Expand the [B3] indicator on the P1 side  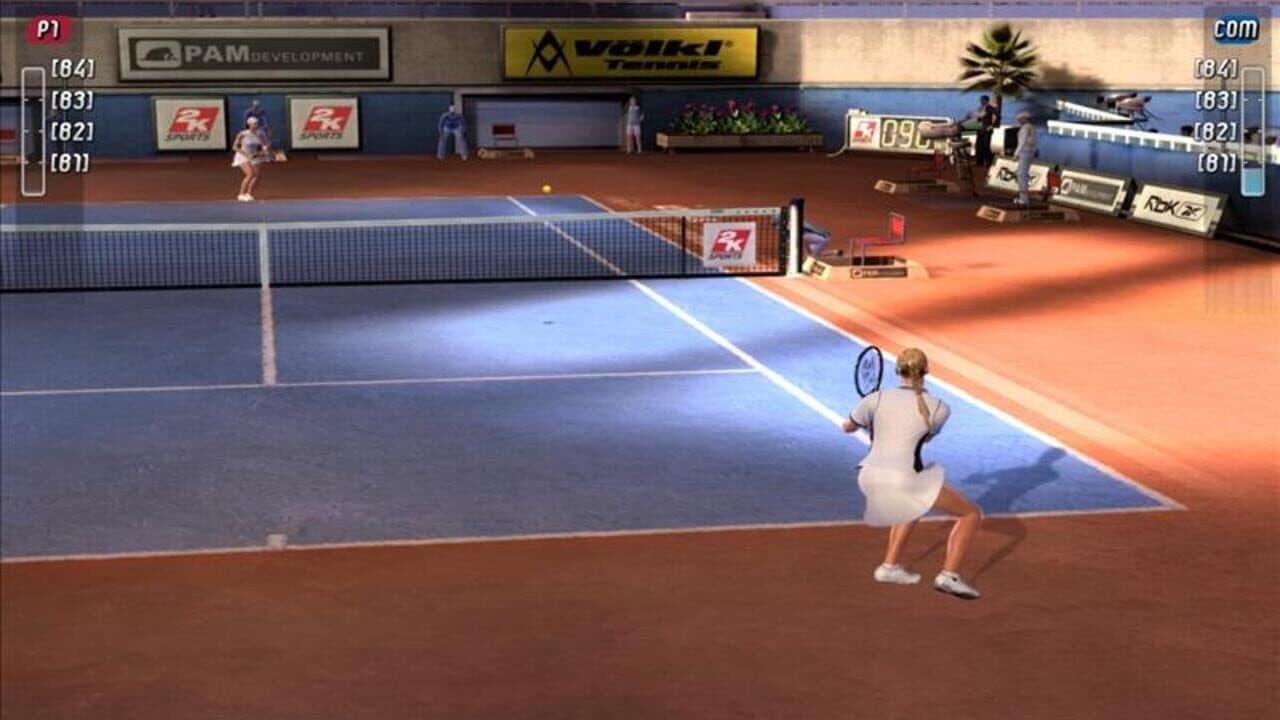[x=72, y=99]
